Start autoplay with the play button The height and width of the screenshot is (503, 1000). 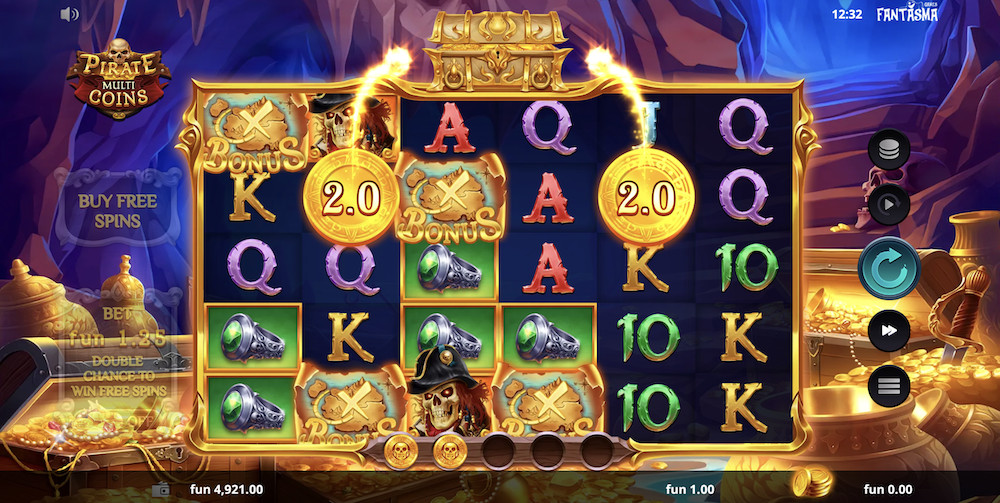tap(888, 207)
